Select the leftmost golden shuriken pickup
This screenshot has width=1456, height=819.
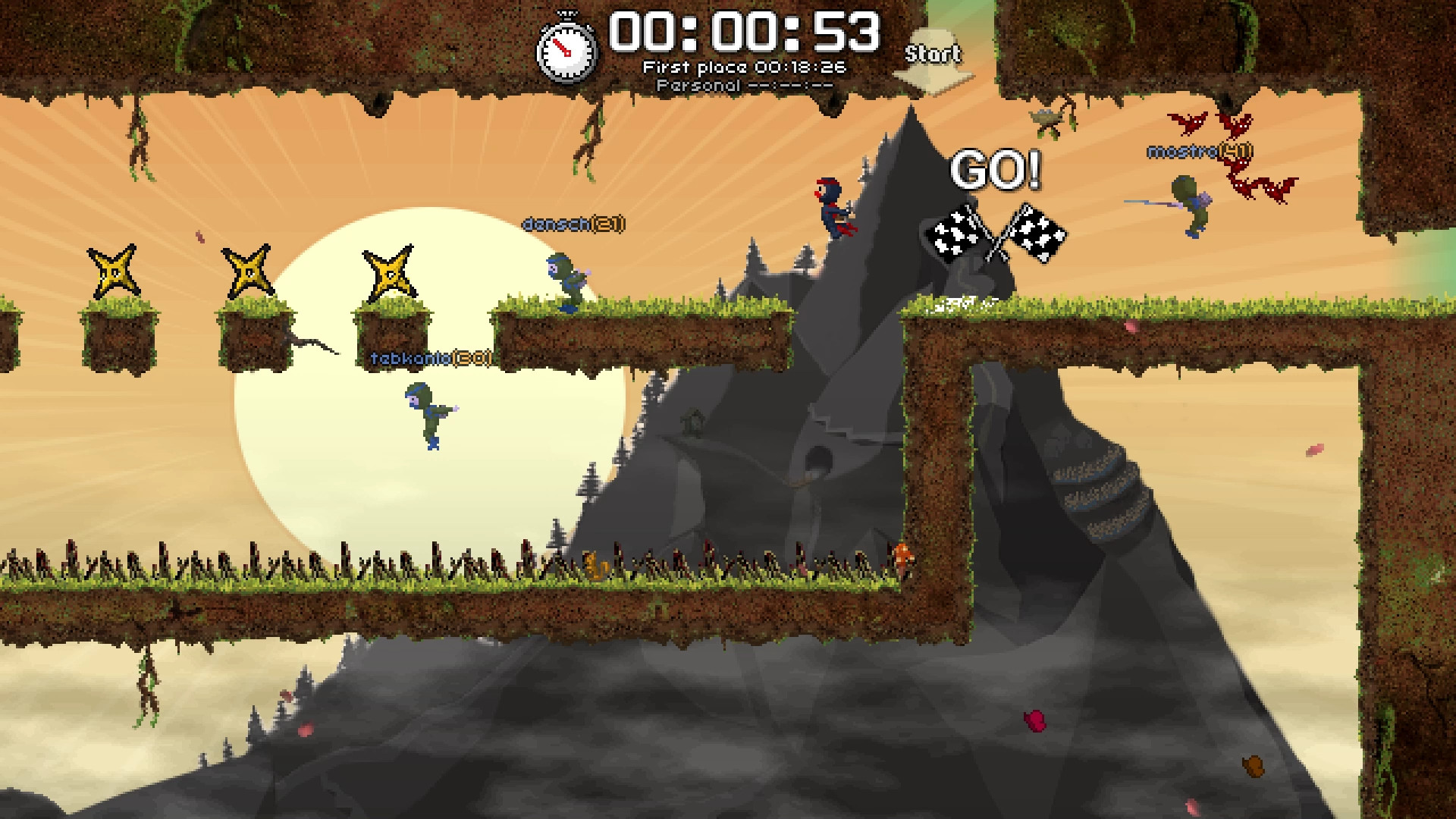[x=112, y=271]
